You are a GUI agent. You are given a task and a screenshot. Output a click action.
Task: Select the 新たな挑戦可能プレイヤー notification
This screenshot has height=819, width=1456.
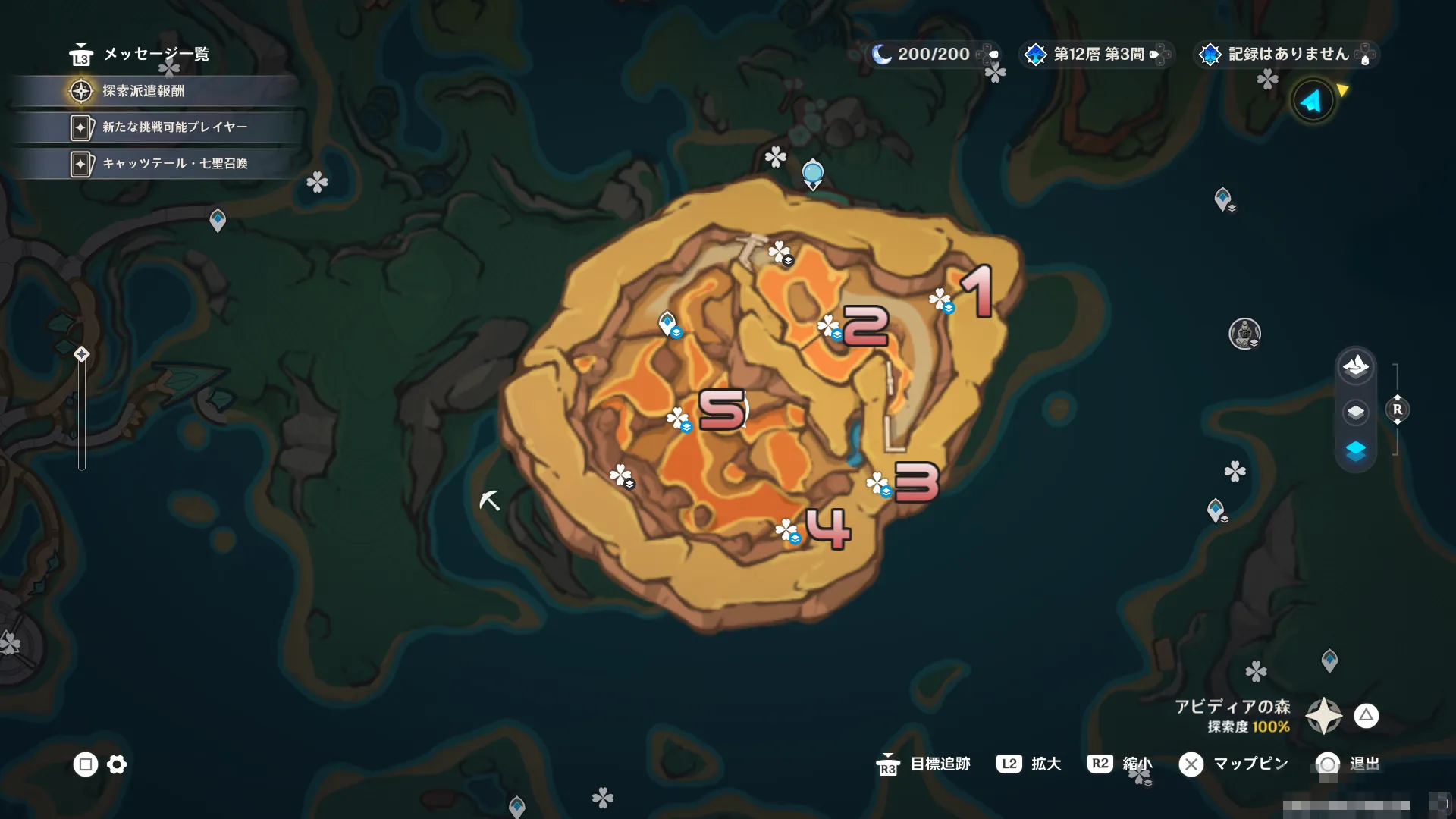(x=174, y=127)
